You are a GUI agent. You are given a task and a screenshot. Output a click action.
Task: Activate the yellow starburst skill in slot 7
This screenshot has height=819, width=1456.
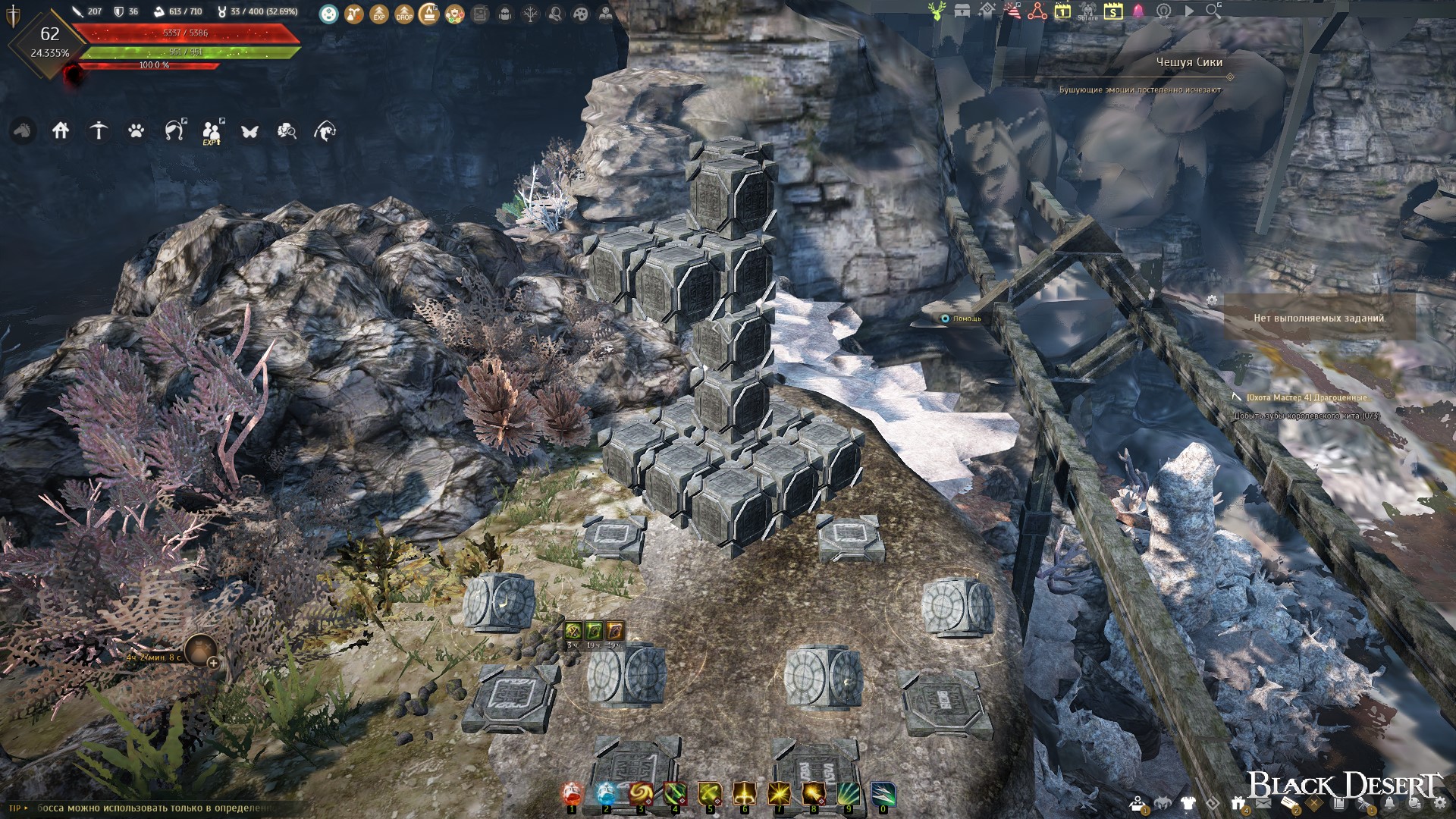click(x=779, y=795)
